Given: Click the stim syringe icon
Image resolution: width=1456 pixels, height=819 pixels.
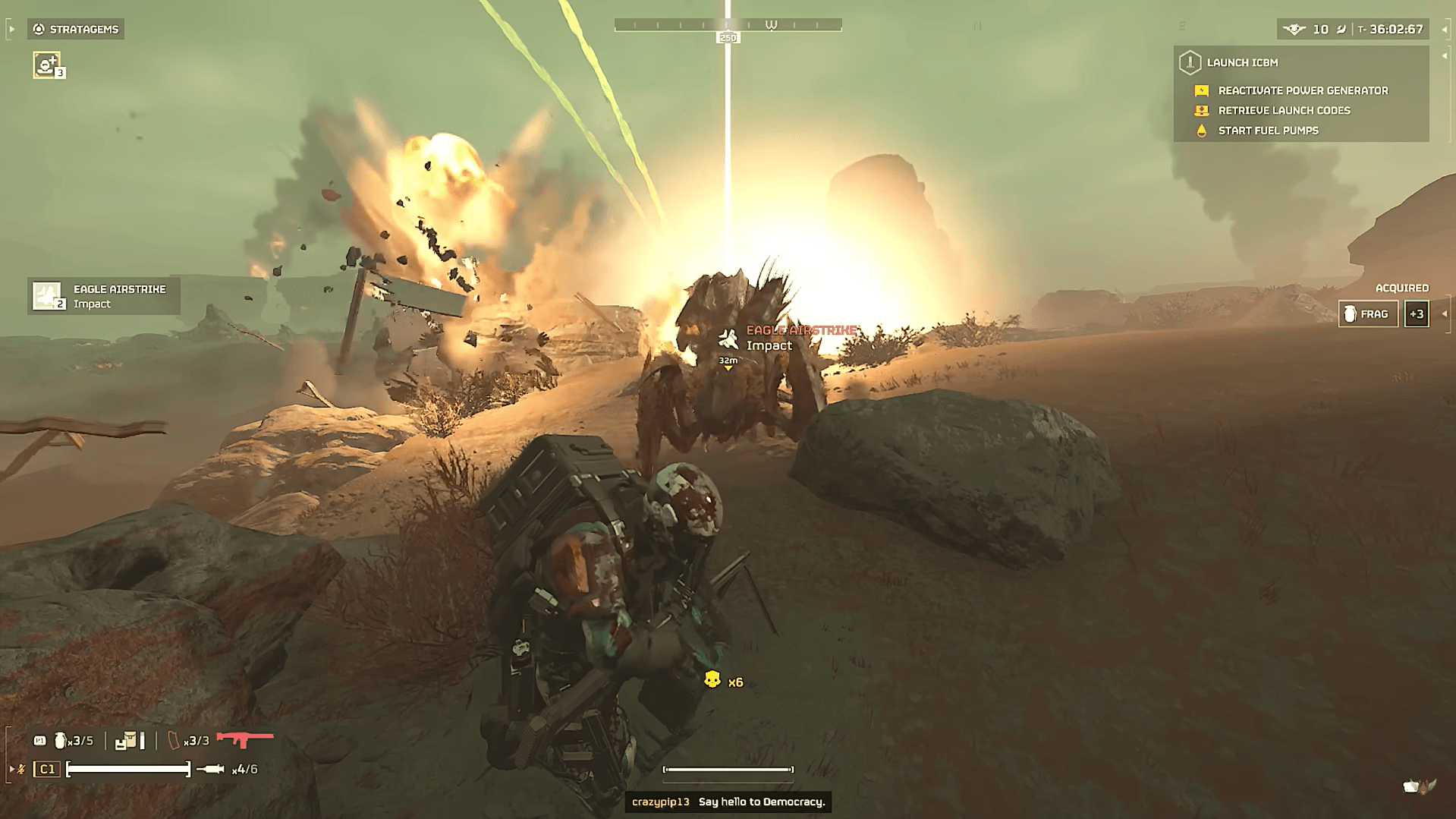Looking at the screenshot, I should [x=210, y=770].
